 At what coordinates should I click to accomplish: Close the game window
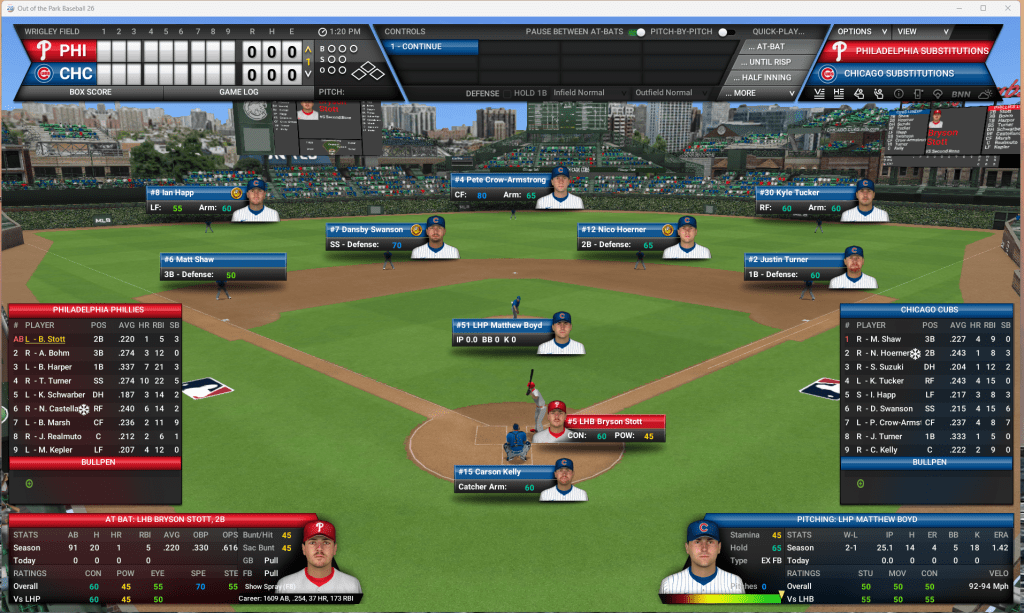click(x=1008, y=7)
